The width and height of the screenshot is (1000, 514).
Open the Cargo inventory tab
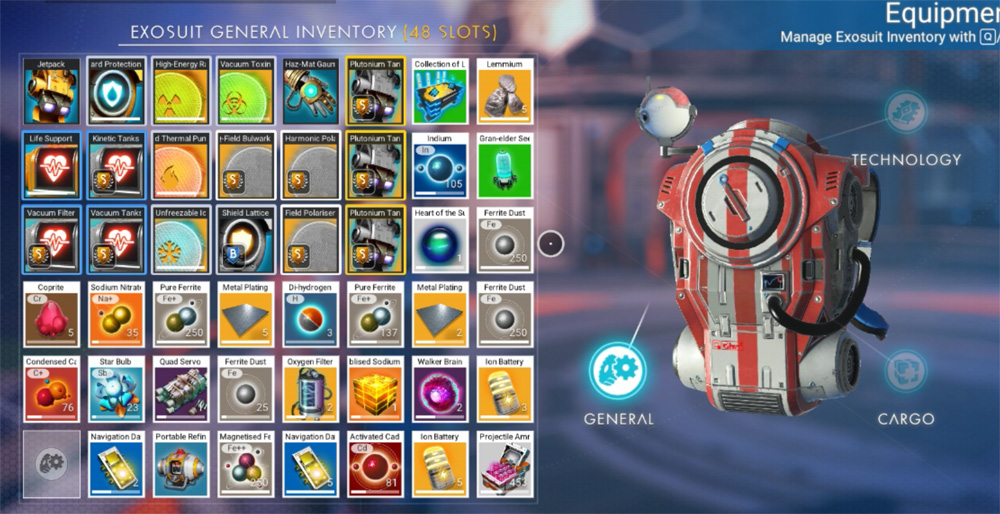906,370
